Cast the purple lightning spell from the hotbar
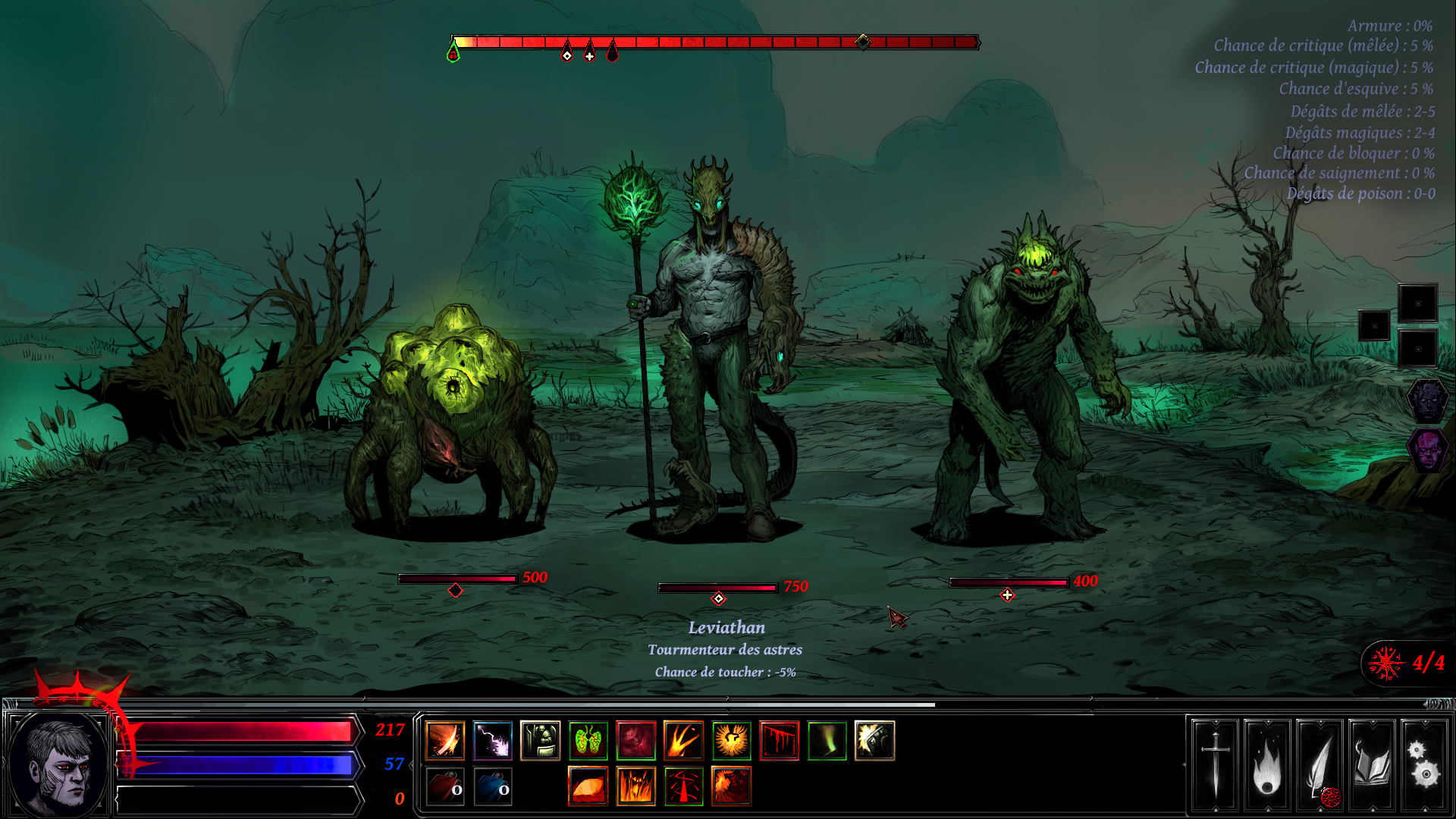1456x819 pixels. pyautogui.click(x=491, y=741)
